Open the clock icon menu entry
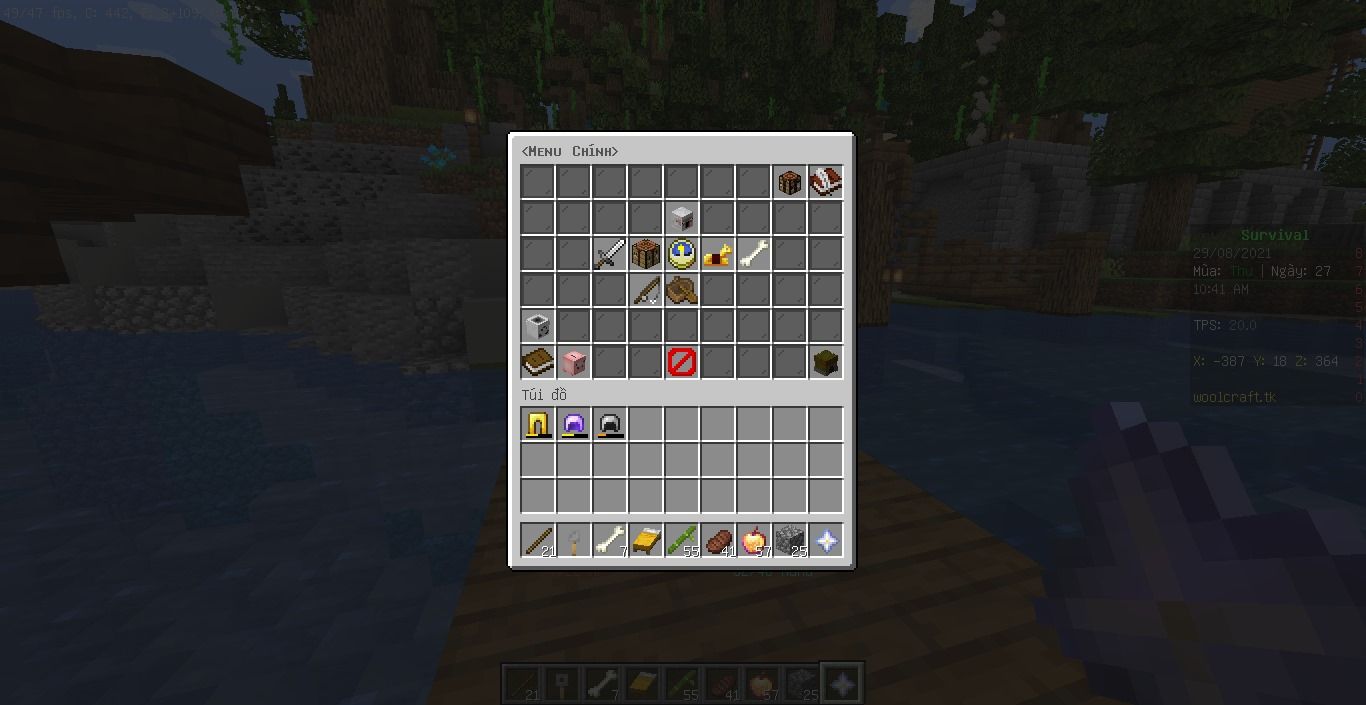Image resolution: width=1366 pixels, height=705 pixels. pyautogui.click(x=681, y=254)
